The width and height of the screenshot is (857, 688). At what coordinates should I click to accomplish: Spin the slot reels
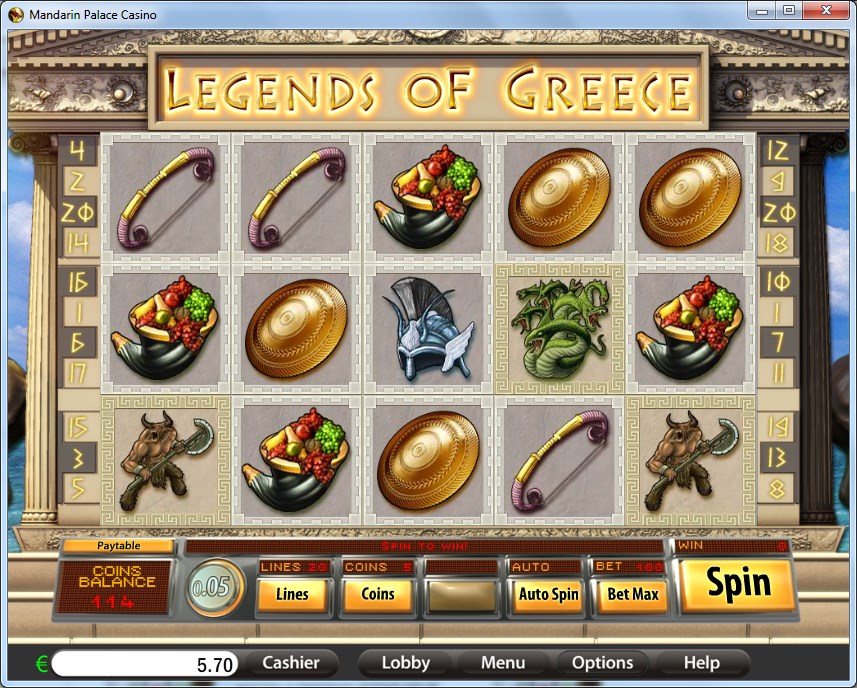click(738, 584)
